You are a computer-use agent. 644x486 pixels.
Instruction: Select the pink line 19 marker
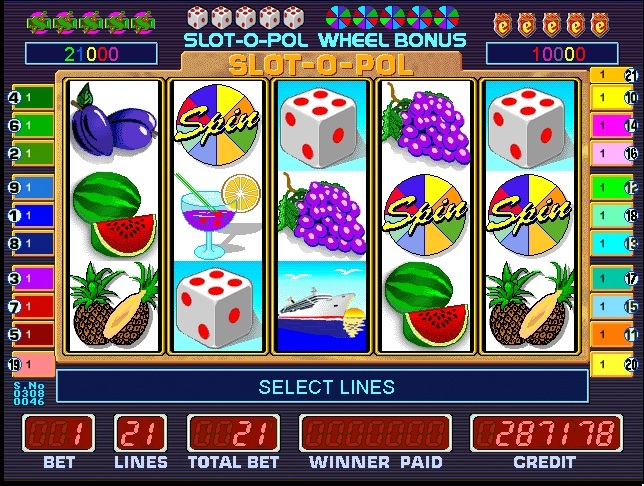tap(30, 364)
